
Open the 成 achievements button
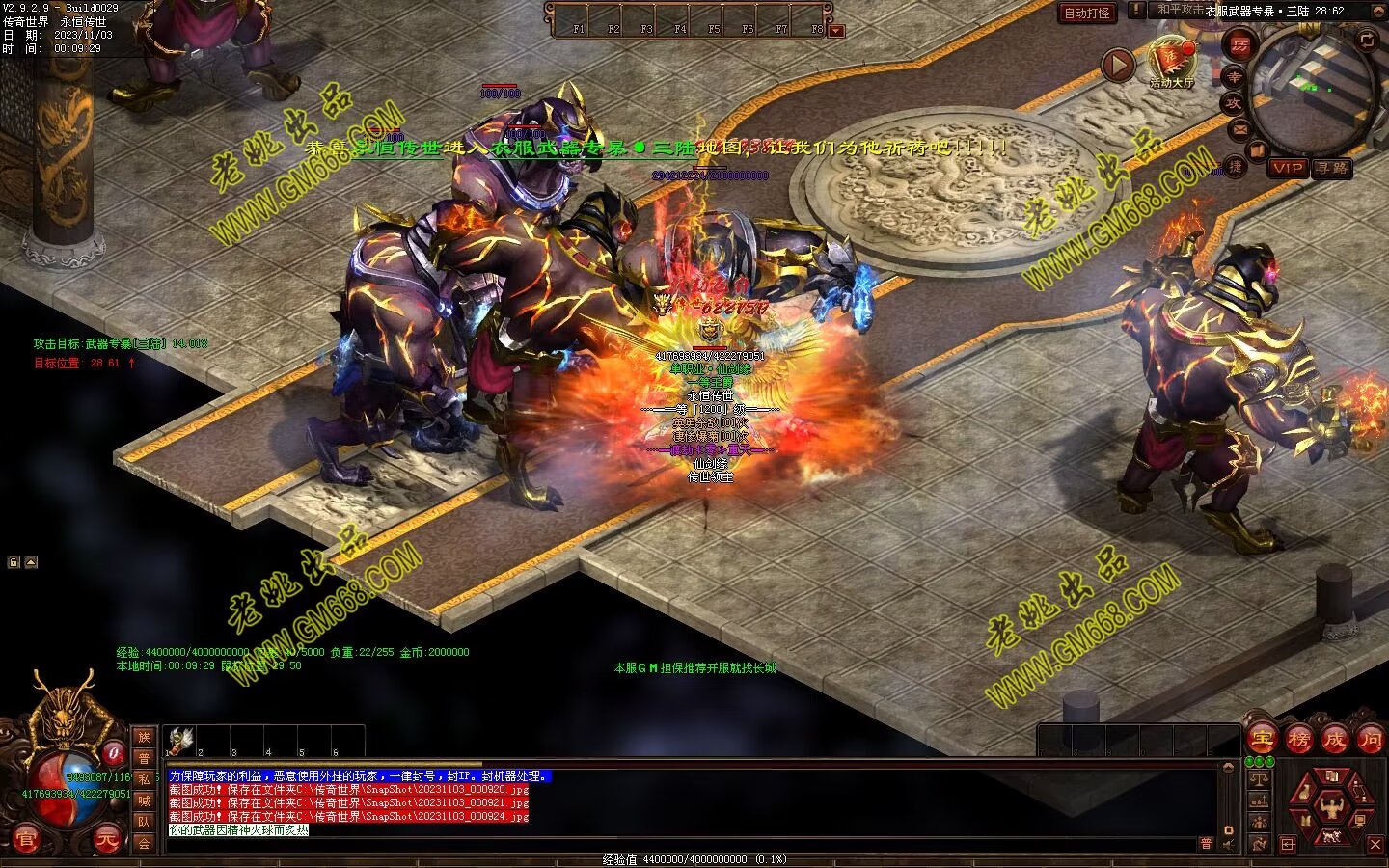pyautogui.click(x=1334, y=740)
